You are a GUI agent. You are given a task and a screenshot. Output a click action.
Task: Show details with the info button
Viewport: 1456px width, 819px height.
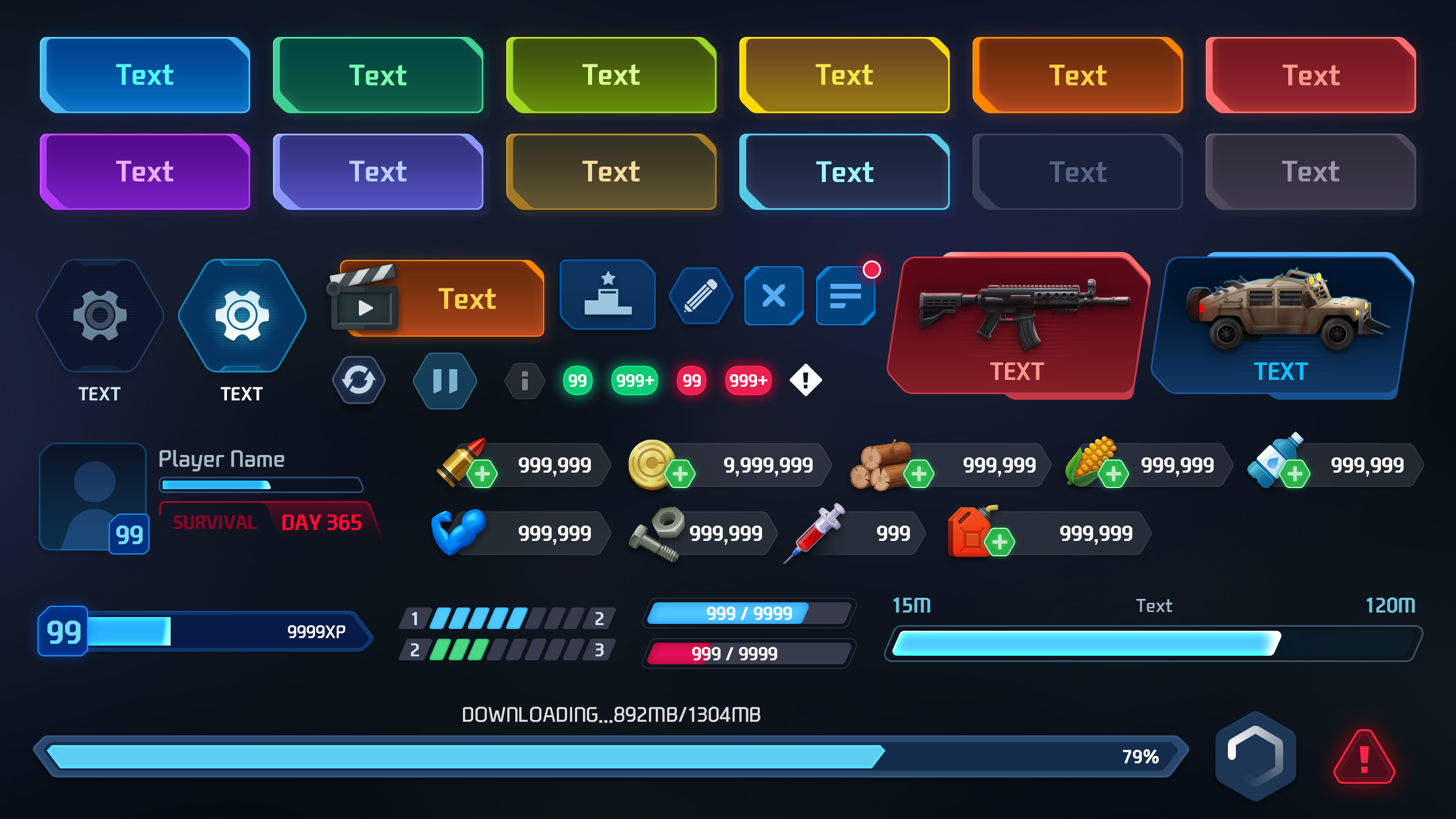524,381
